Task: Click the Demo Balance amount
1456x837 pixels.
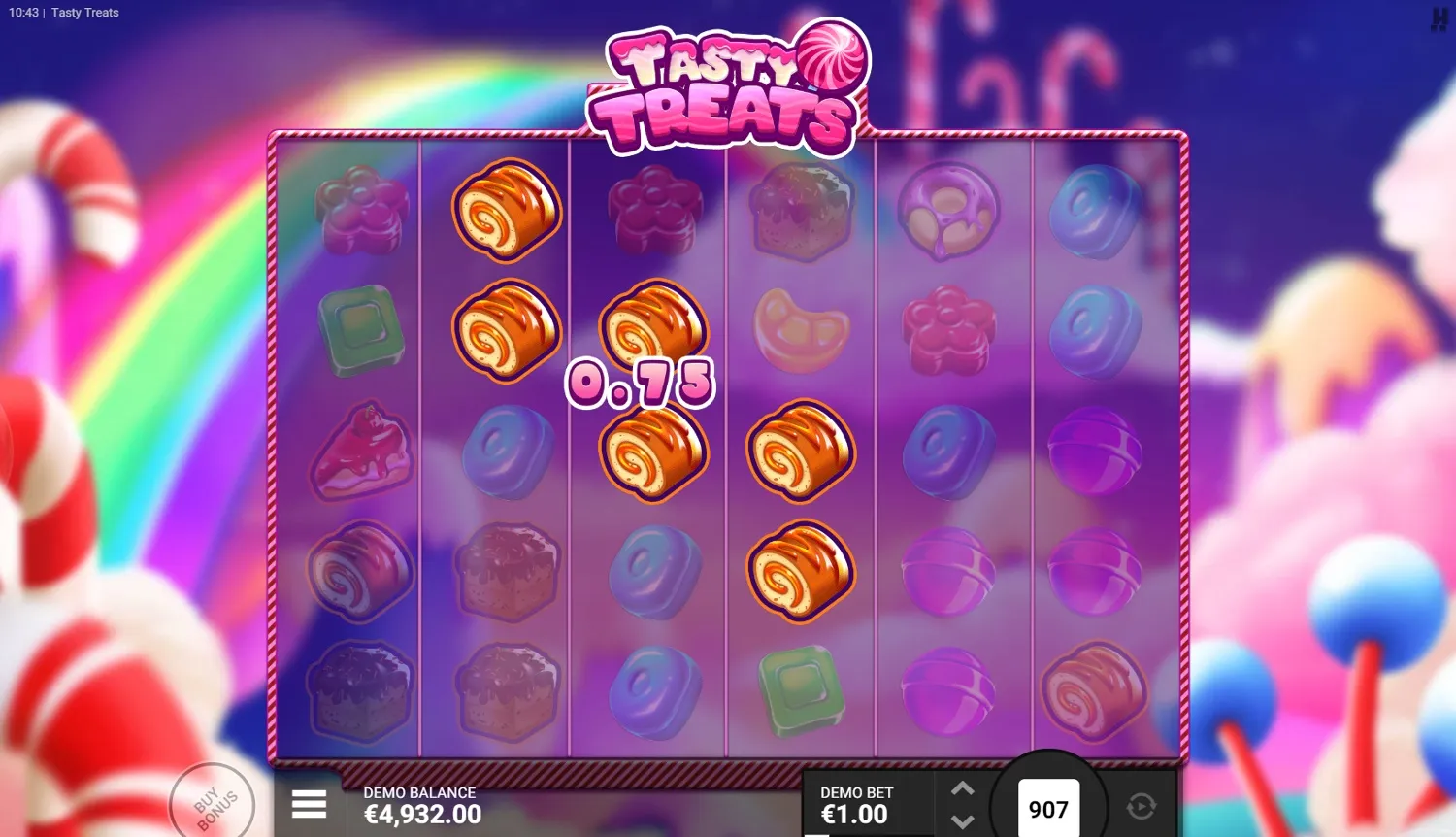Action: pyautogui.click(x=421, y=815)
